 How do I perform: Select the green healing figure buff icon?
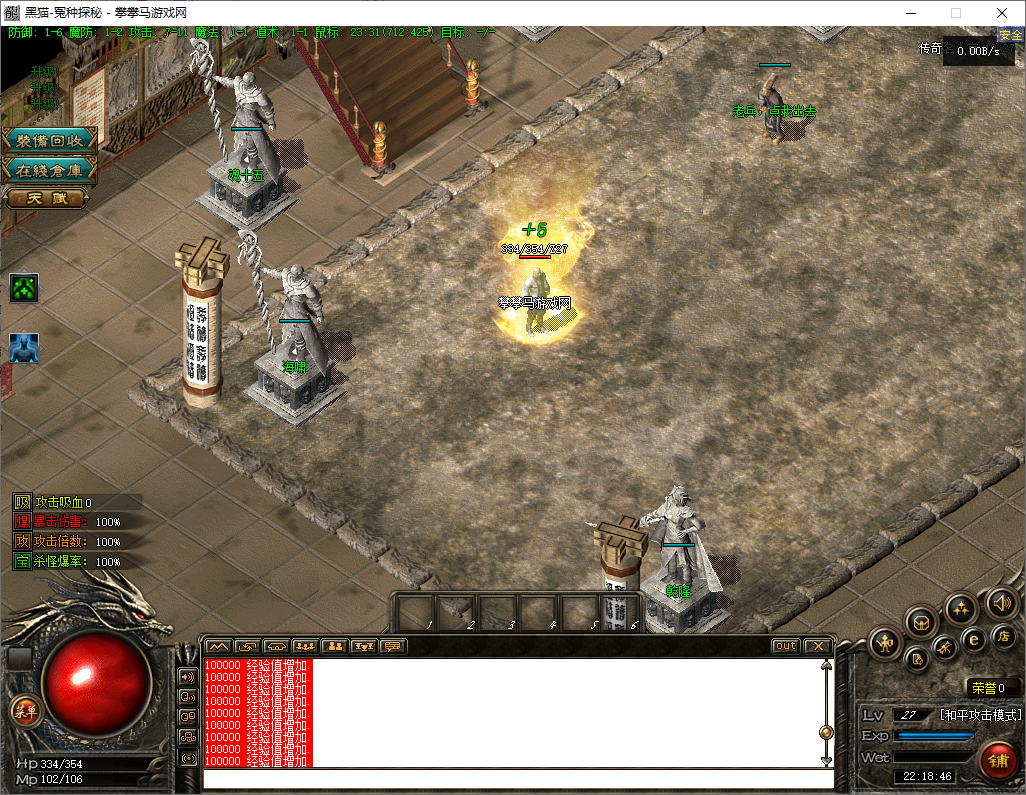[x=24, y=289]
